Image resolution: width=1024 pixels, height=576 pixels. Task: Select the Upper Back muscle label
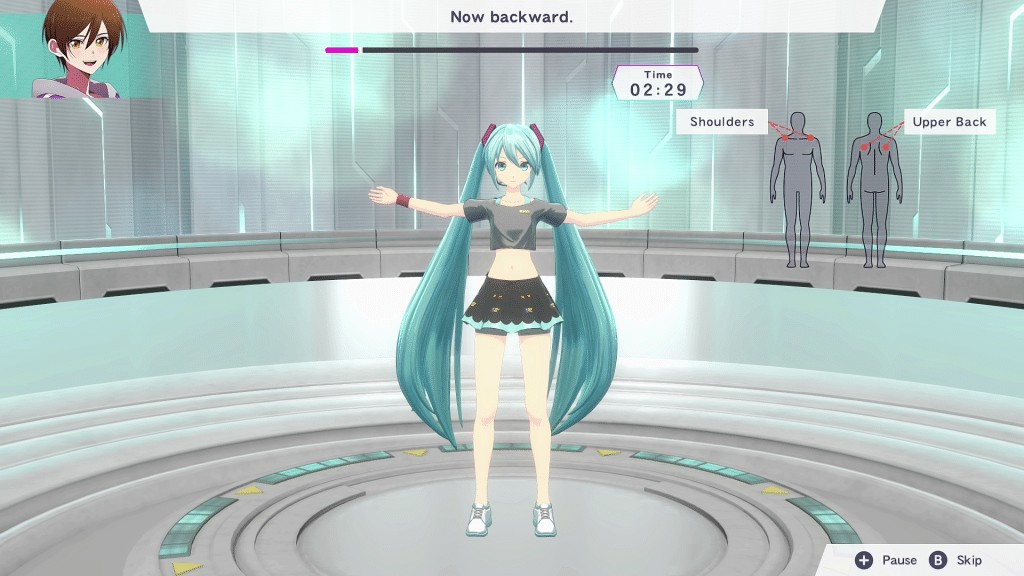coord(949,122)
